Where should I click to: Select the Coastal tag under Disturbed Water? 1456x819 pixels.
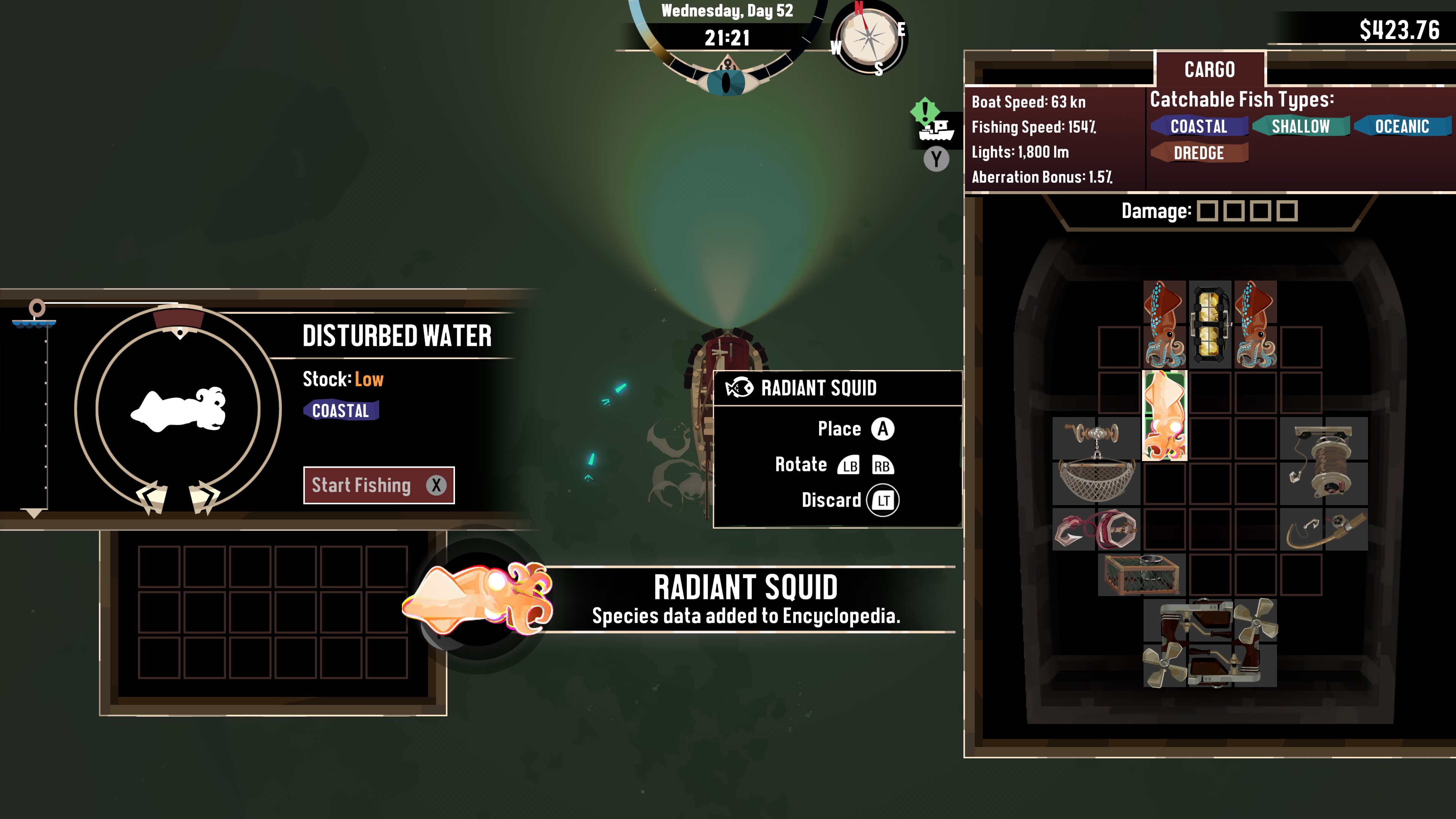[340, 410]
